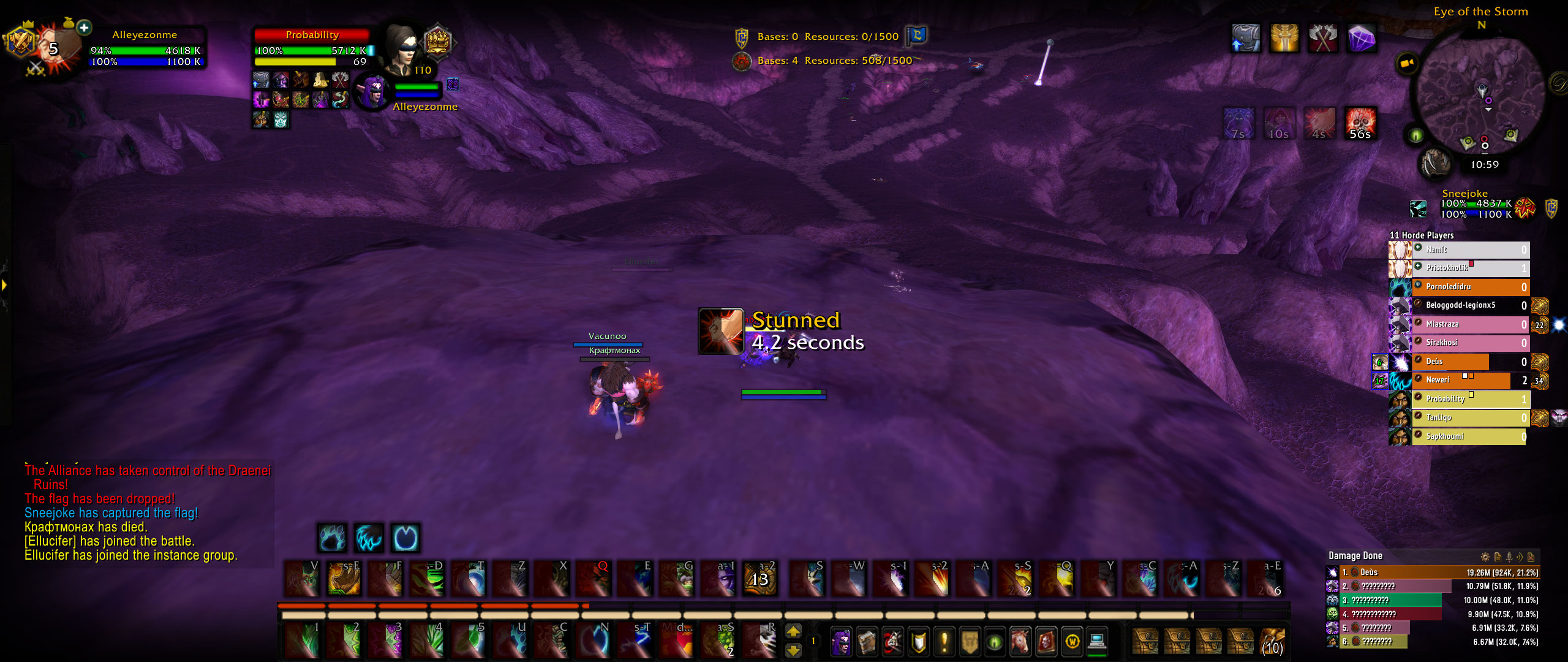Click the action bar page up arrow

(793, 631)
